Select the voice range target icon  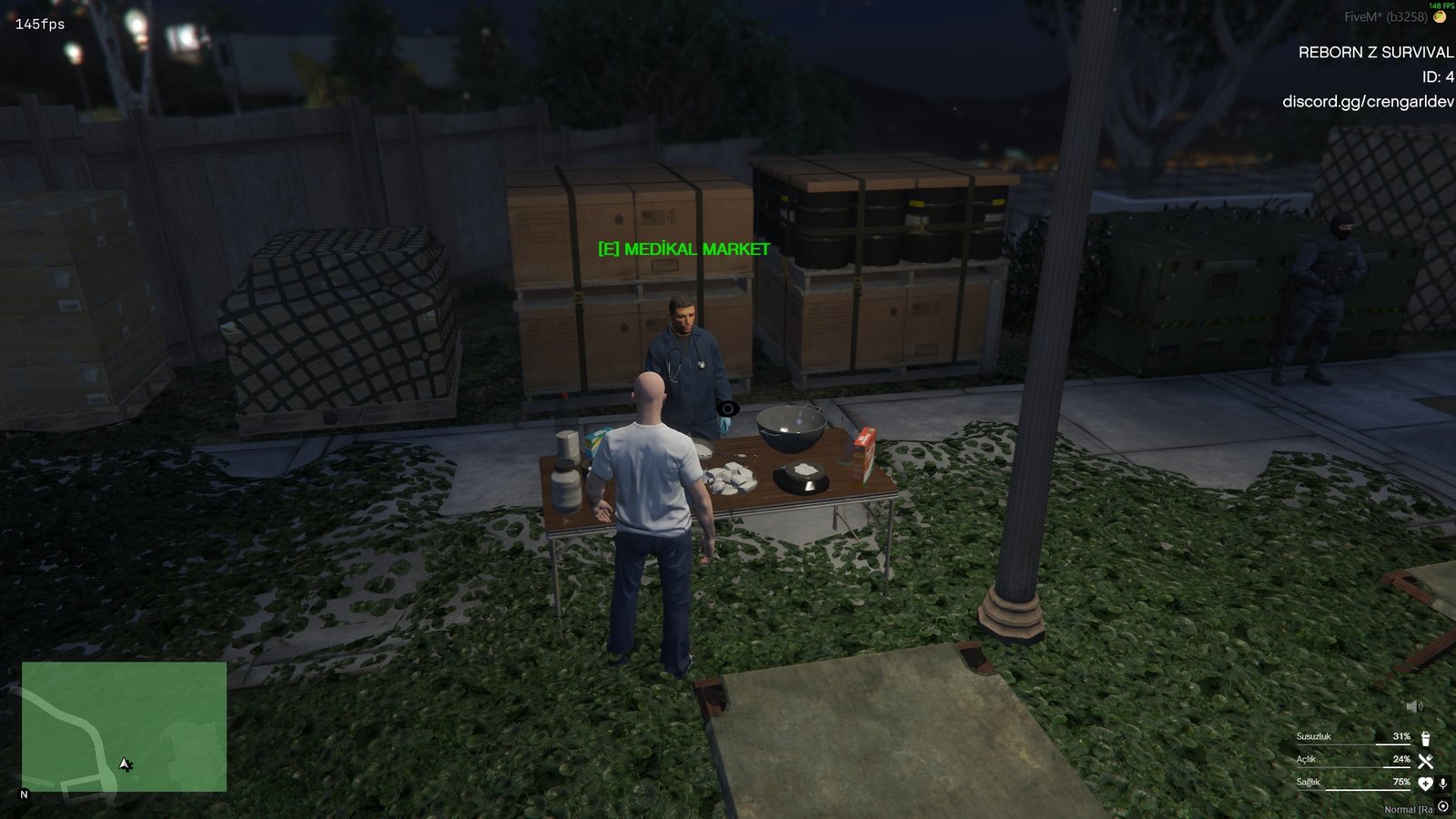point(1443,806)
